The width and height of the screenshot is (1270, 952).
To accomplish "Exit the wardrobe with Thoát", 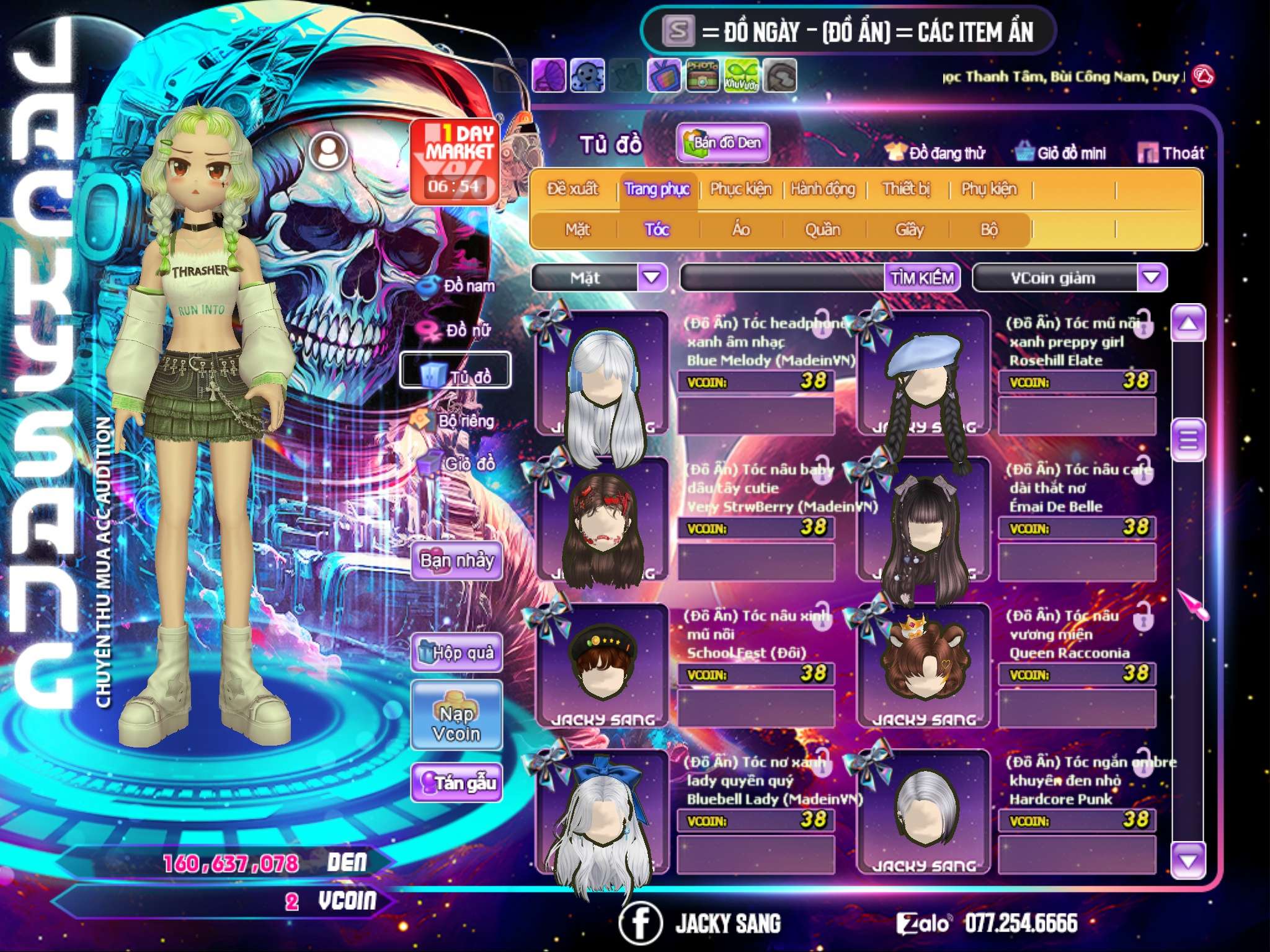I will (x=1171, y=153).
